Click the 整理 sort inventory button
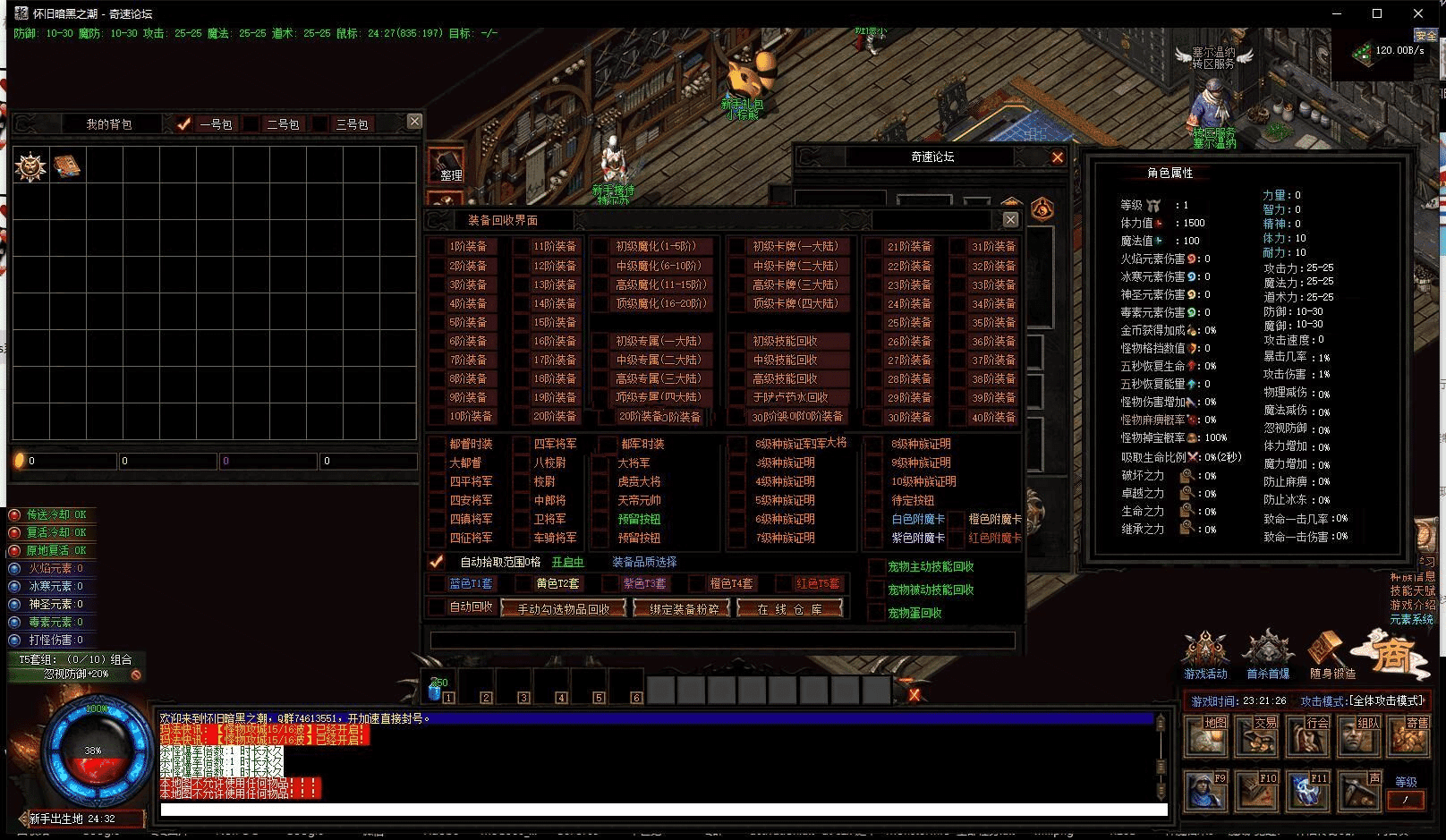 (x=447, y=166)
